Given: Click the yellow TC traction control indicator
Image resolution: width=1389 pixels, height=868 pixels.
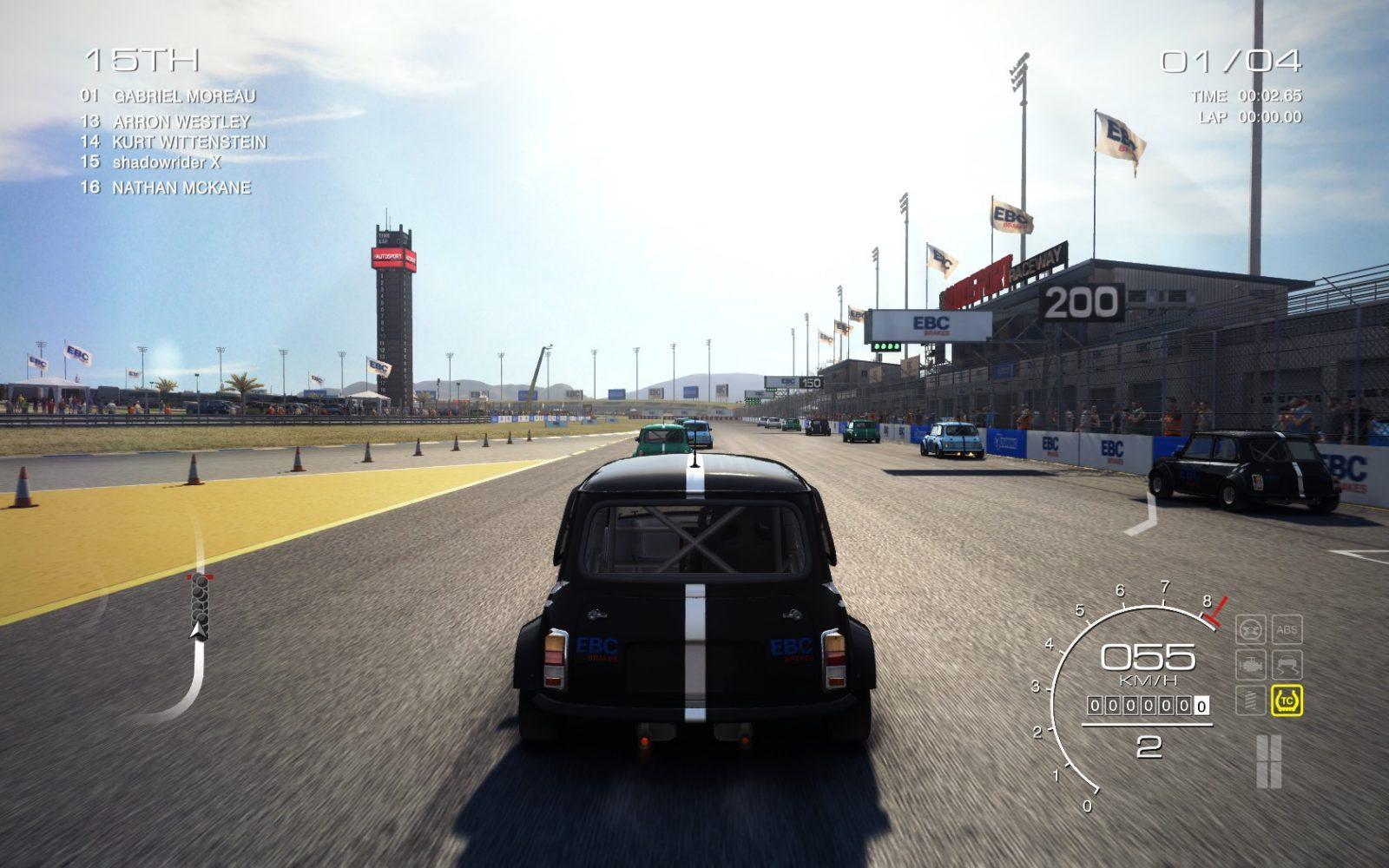Looking at the screenshot, I should [1287, 700].
